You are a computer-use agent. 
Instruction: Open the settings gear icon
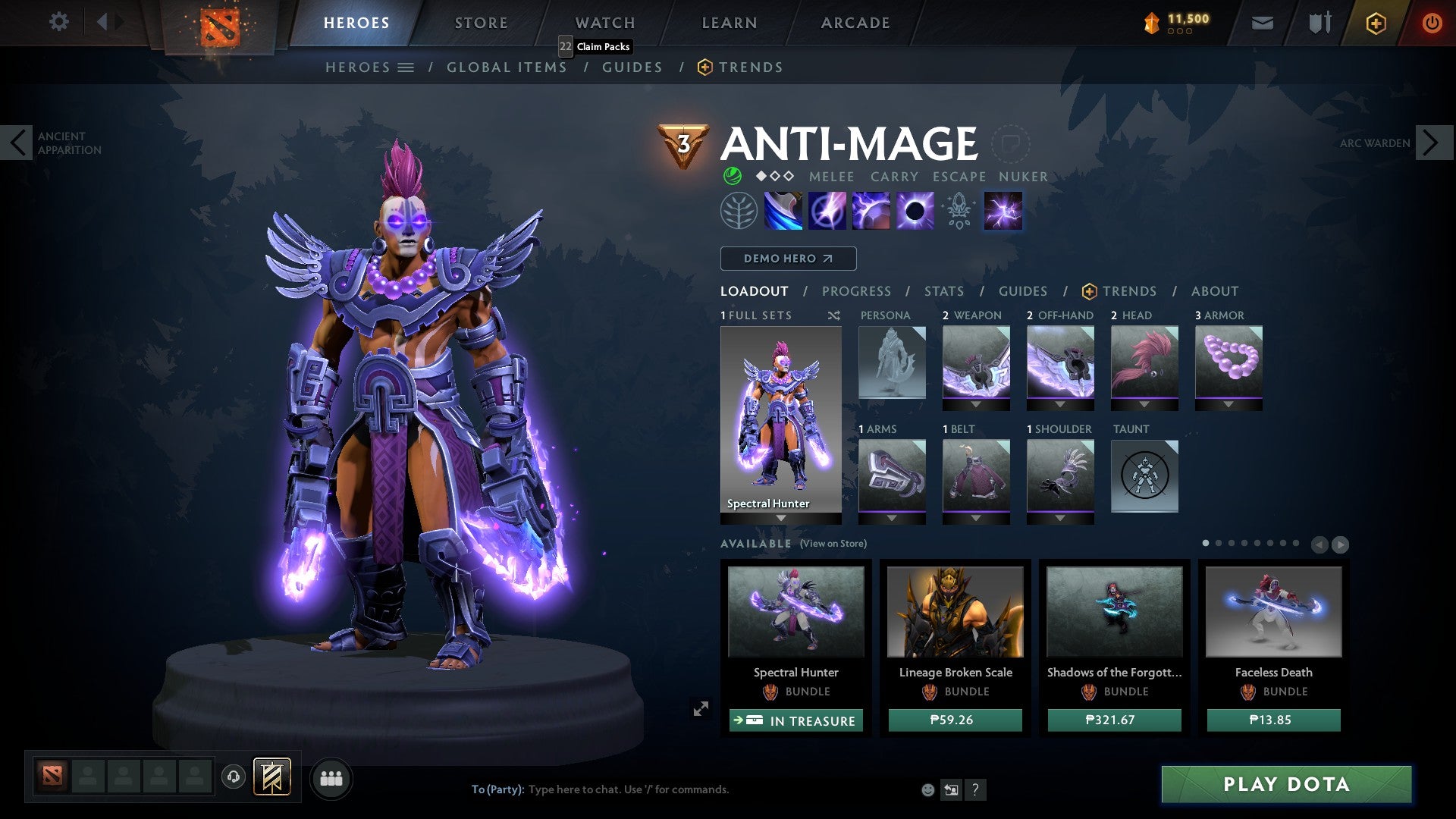(58, 22)
